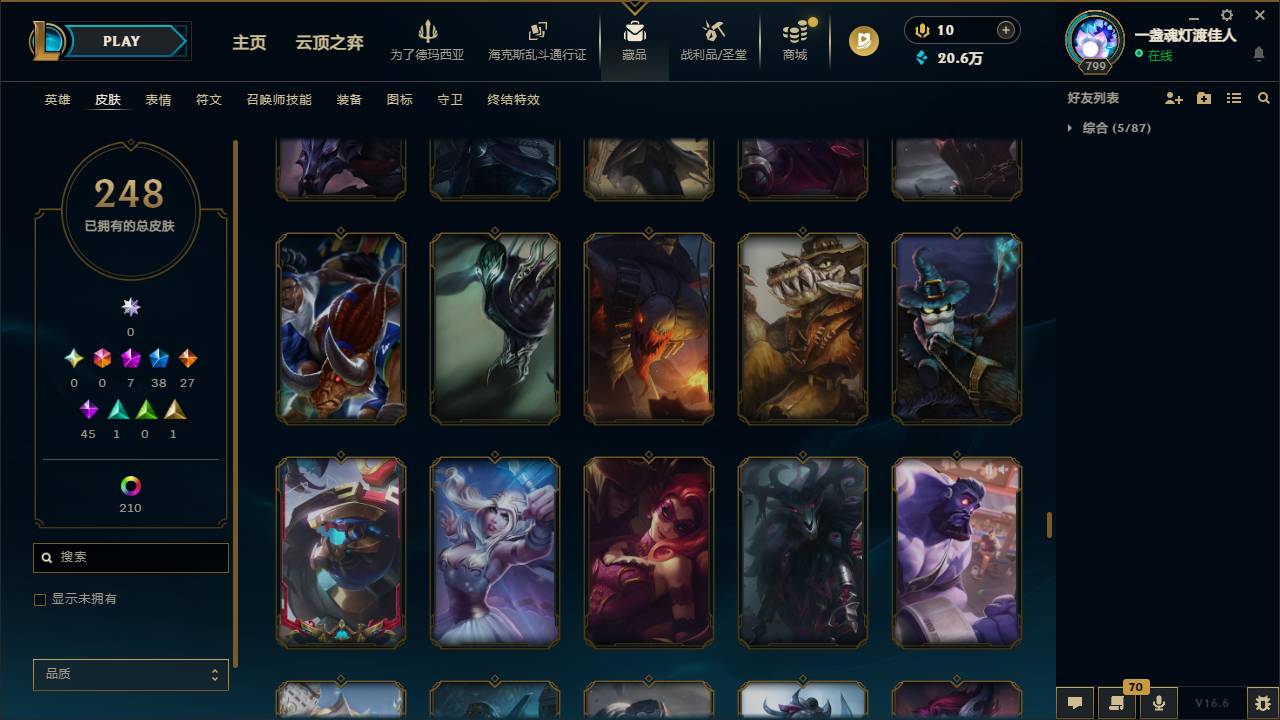Viewport: 1280px width, 720px height.
Task: Open the 品质 quality dropdown
Action: pyautogui.click(x=130, y=674)
